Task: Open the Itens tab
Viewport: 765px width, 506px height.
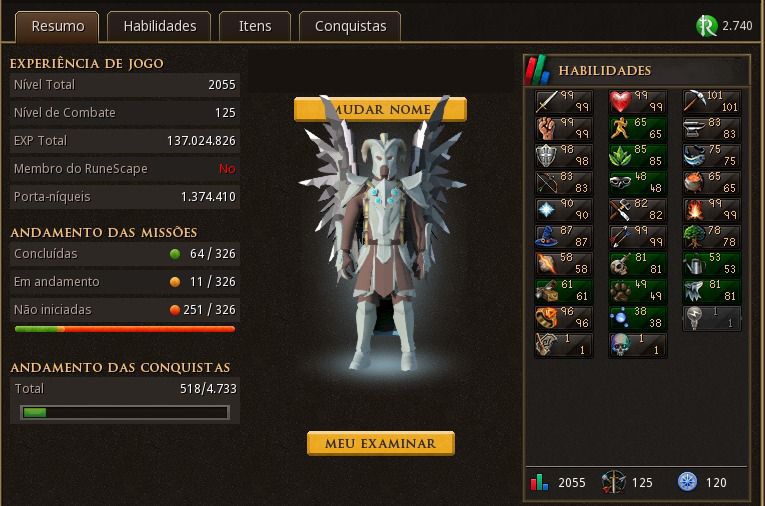Action: (255, 26)
